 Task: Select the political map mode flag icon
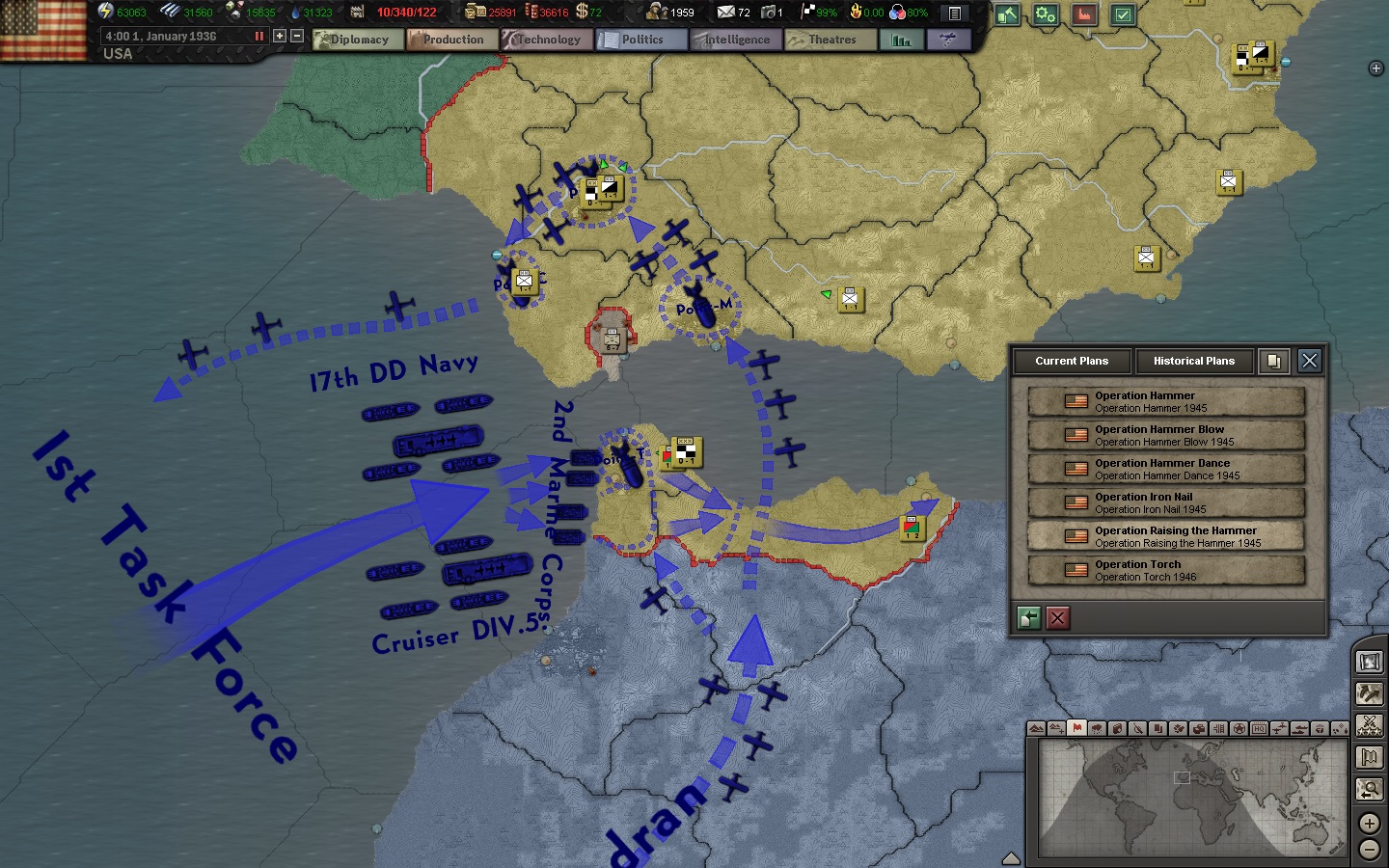(x=1077, y=731)
